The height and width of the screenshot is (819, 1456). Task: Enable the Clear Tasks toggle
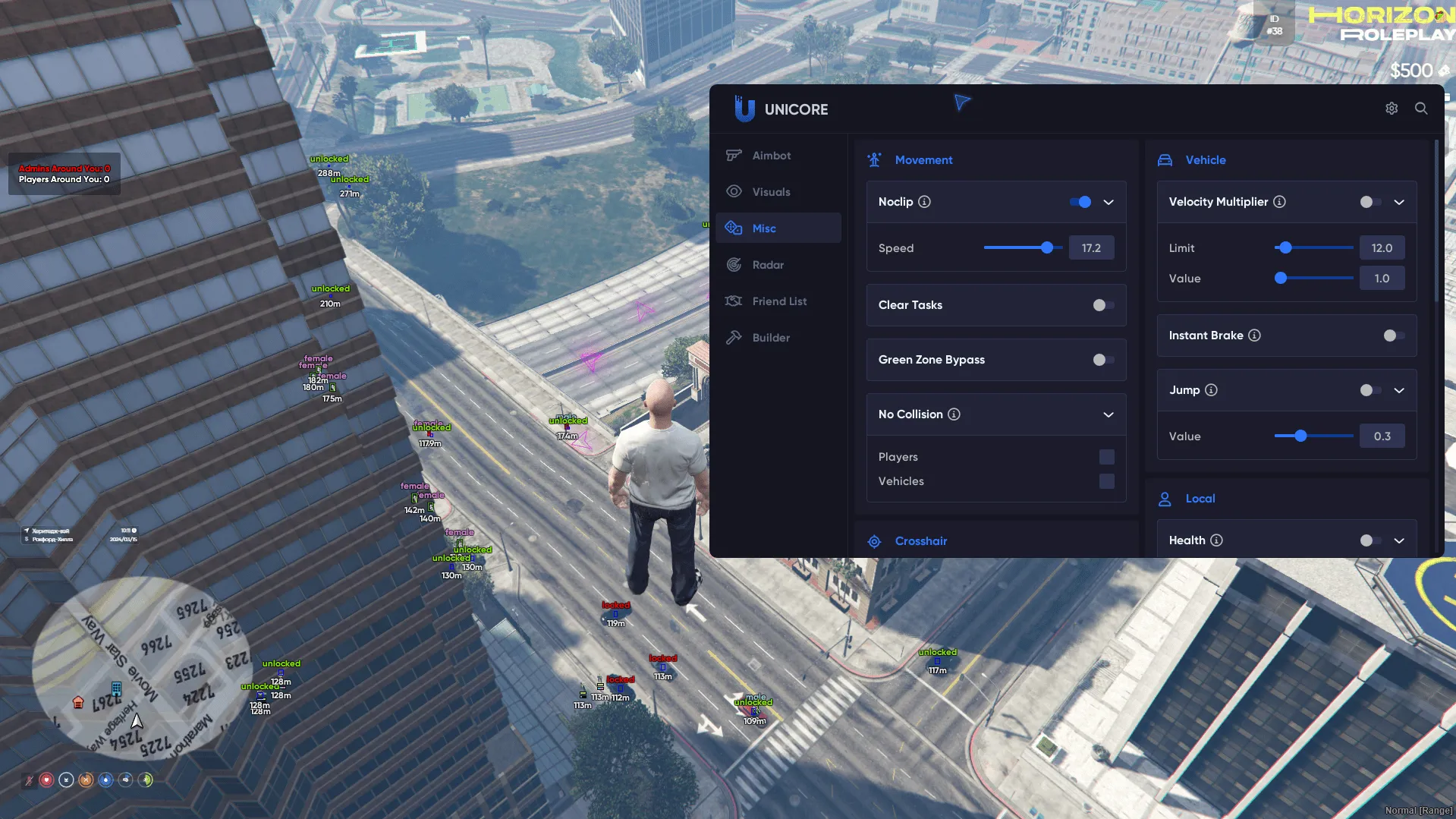[1103, 305]
